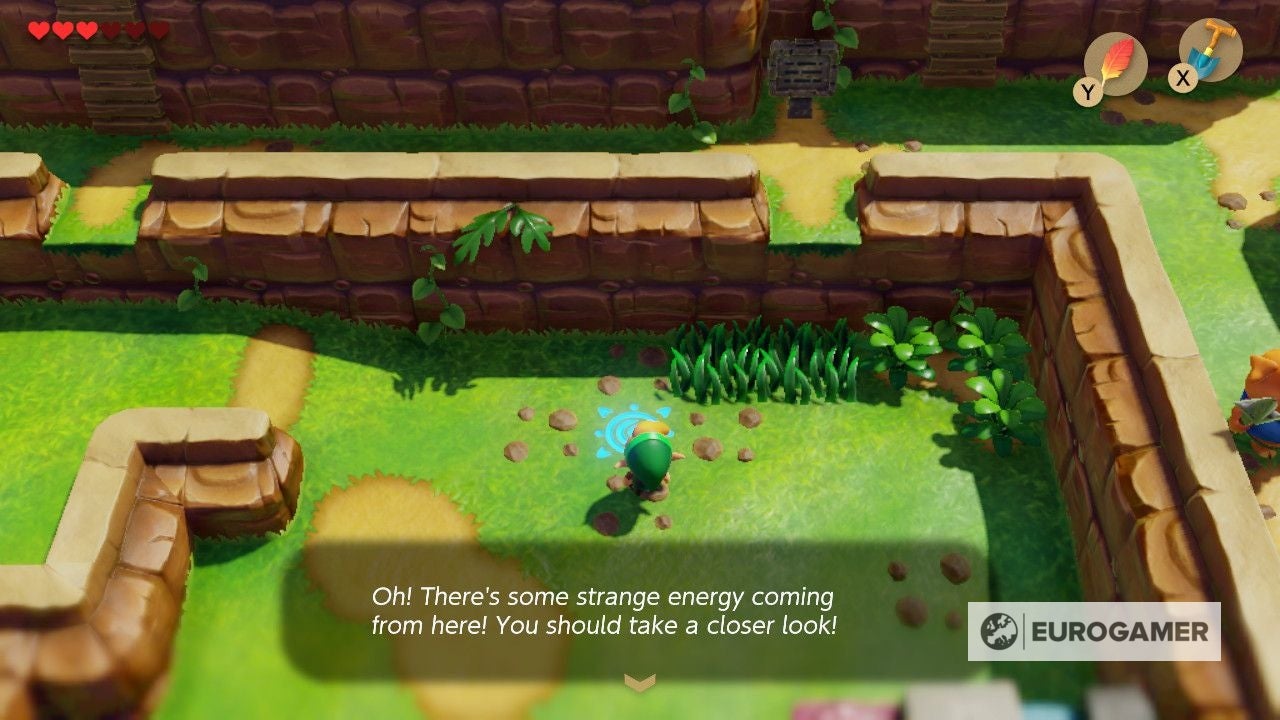Click the last darkened heart in the health bar

pos(158,30)
